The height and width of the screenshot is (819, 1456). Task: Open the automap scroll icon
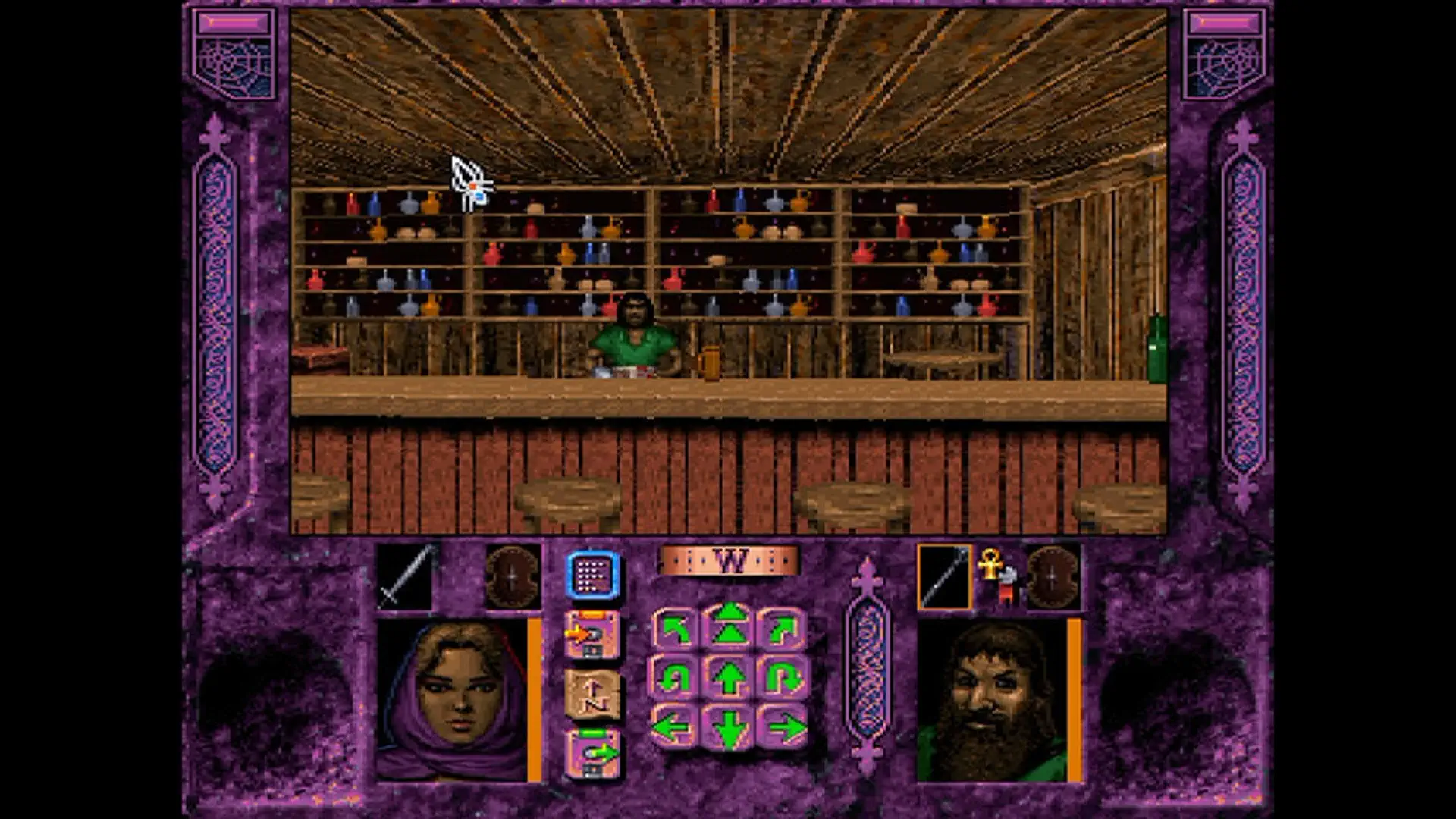tap(591, 692)
